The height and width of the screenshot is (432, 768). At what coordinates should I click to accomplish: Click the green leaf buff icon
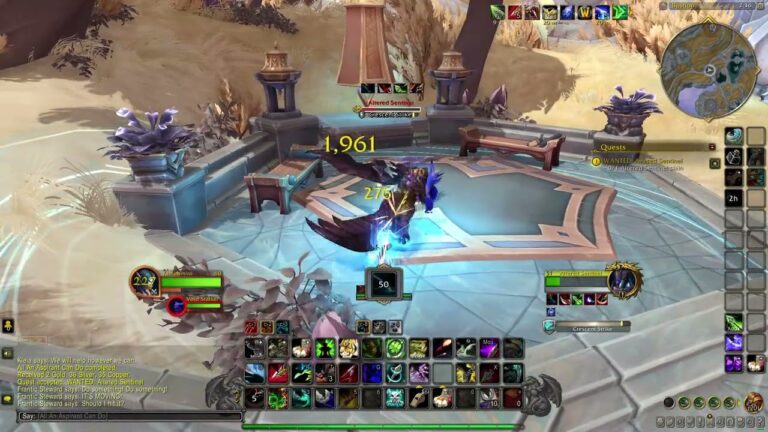click(498, 13)
